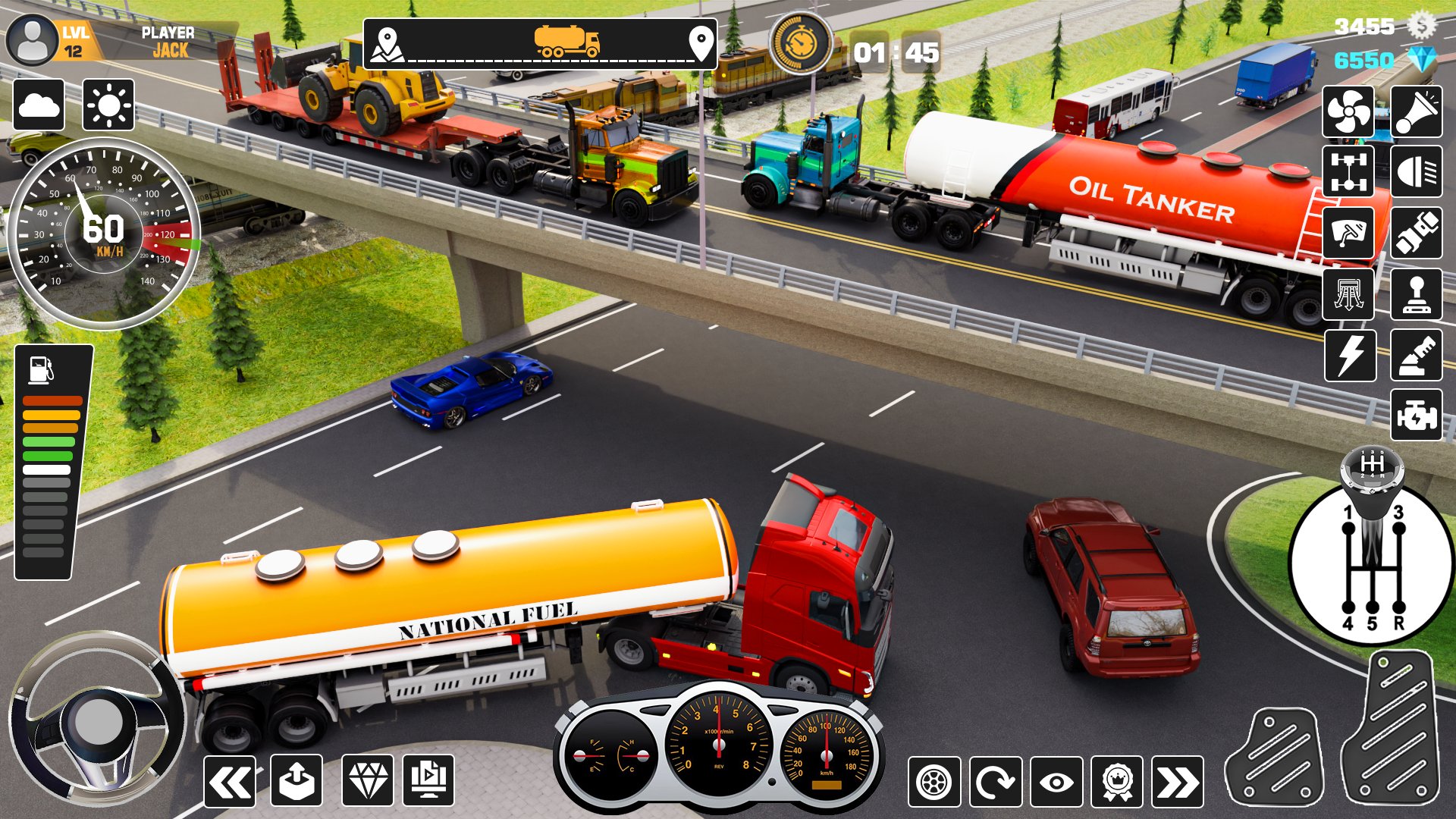Screen dimensions: 1456x819
Task: Open the award badge achievements
Action: pyautogui.click(x=1117, y=782)
